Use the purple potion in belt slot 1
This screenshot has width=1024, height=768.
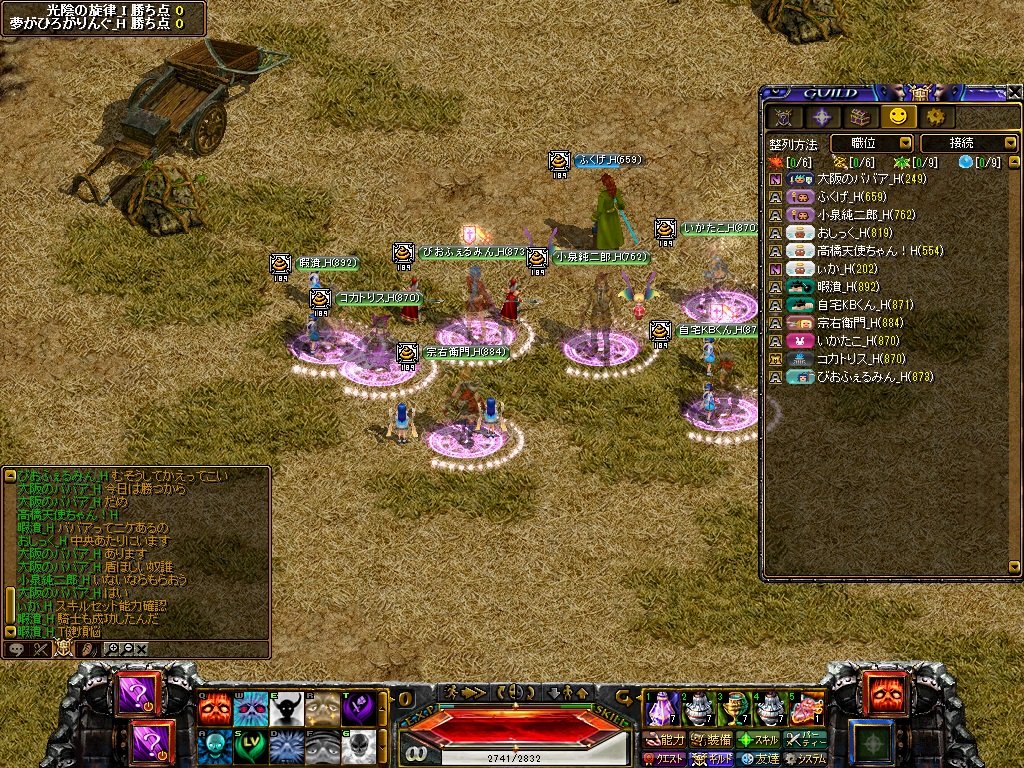pos(661,707)
